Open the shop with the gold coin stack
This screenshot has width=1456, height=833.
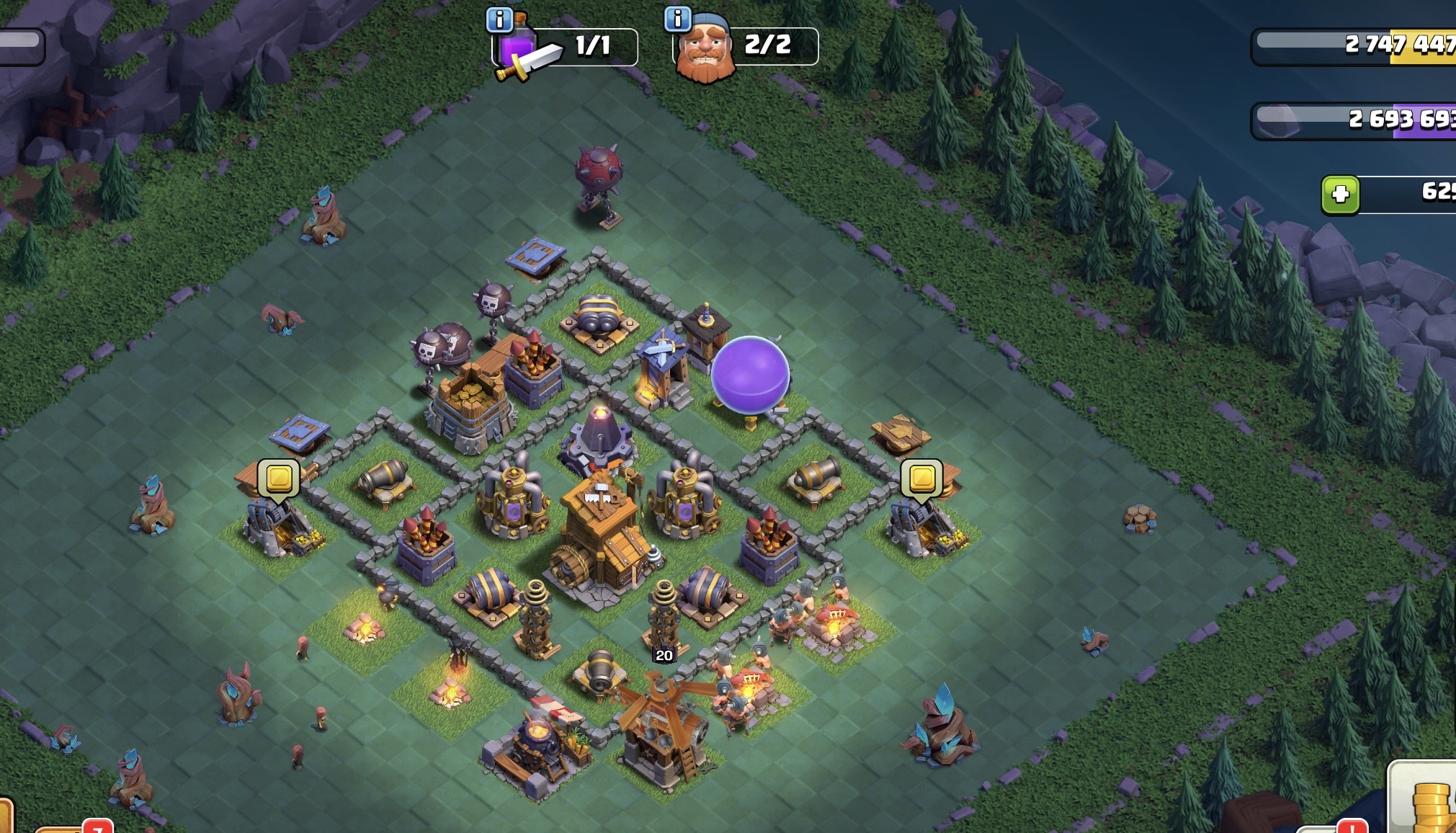pos(1427,801)
